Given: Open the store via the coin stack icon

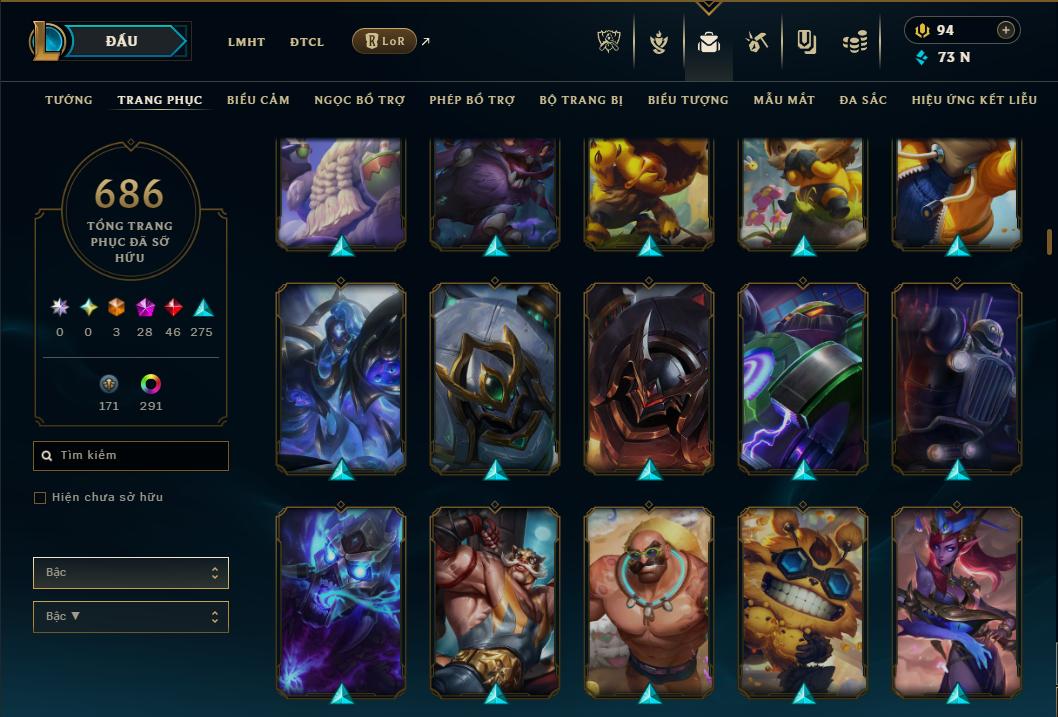Looking at the screenshot, I should coord(854,42).
